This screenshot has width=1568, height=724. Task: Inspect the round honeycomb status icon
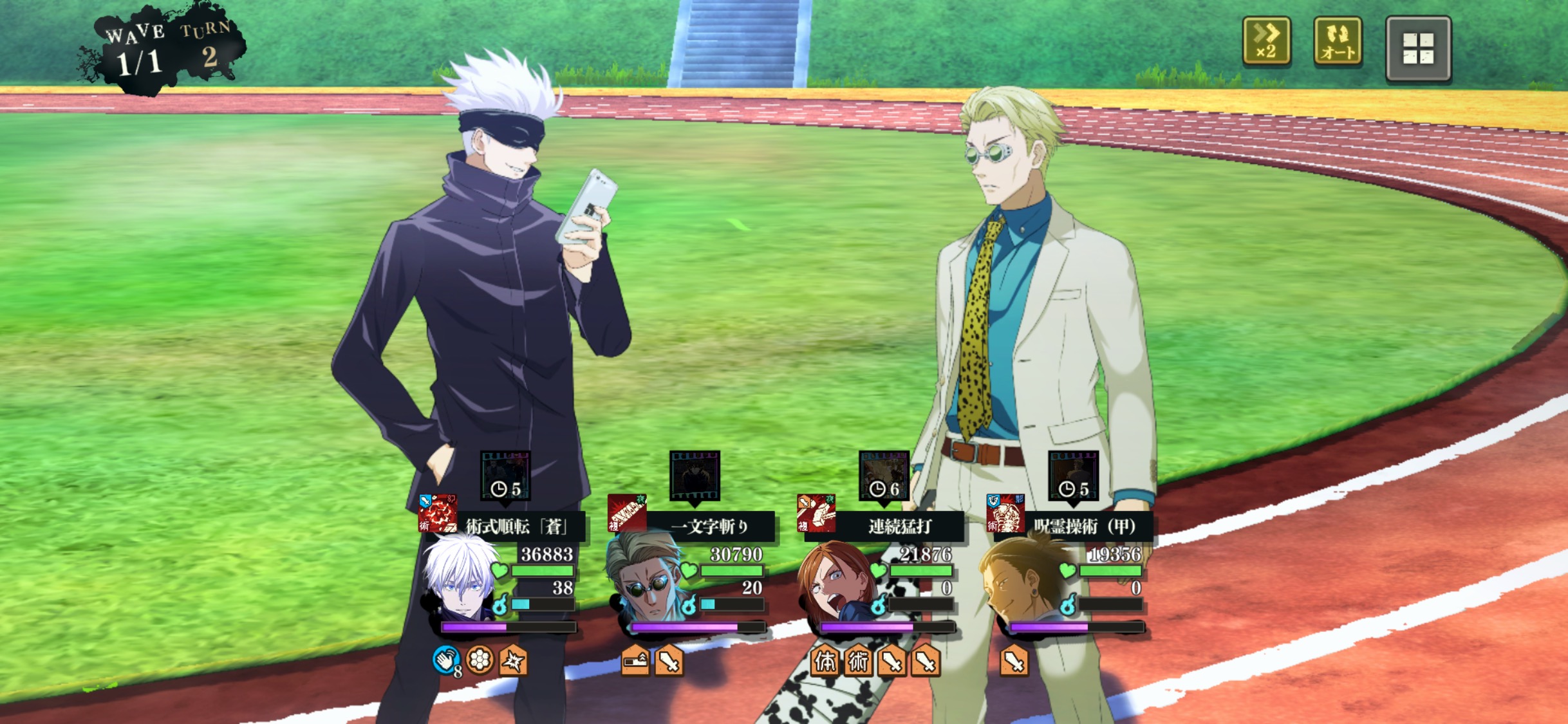click(x=480, y=660)
